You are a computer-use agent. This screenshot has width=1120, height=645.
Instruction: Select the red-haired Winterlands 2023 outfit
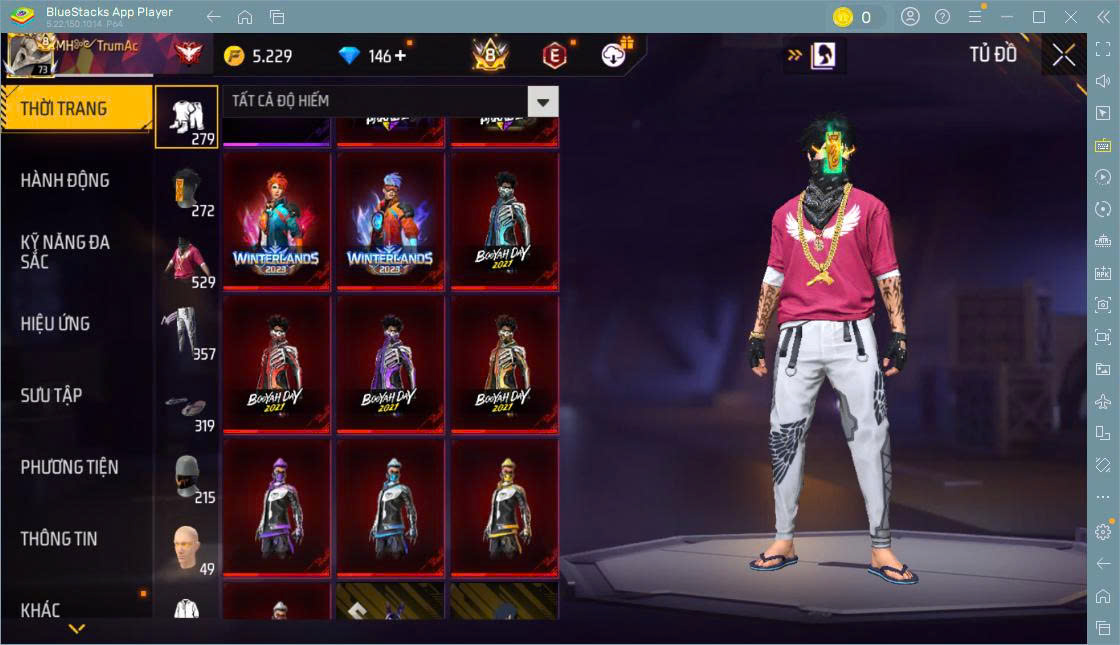click(276, 222)
